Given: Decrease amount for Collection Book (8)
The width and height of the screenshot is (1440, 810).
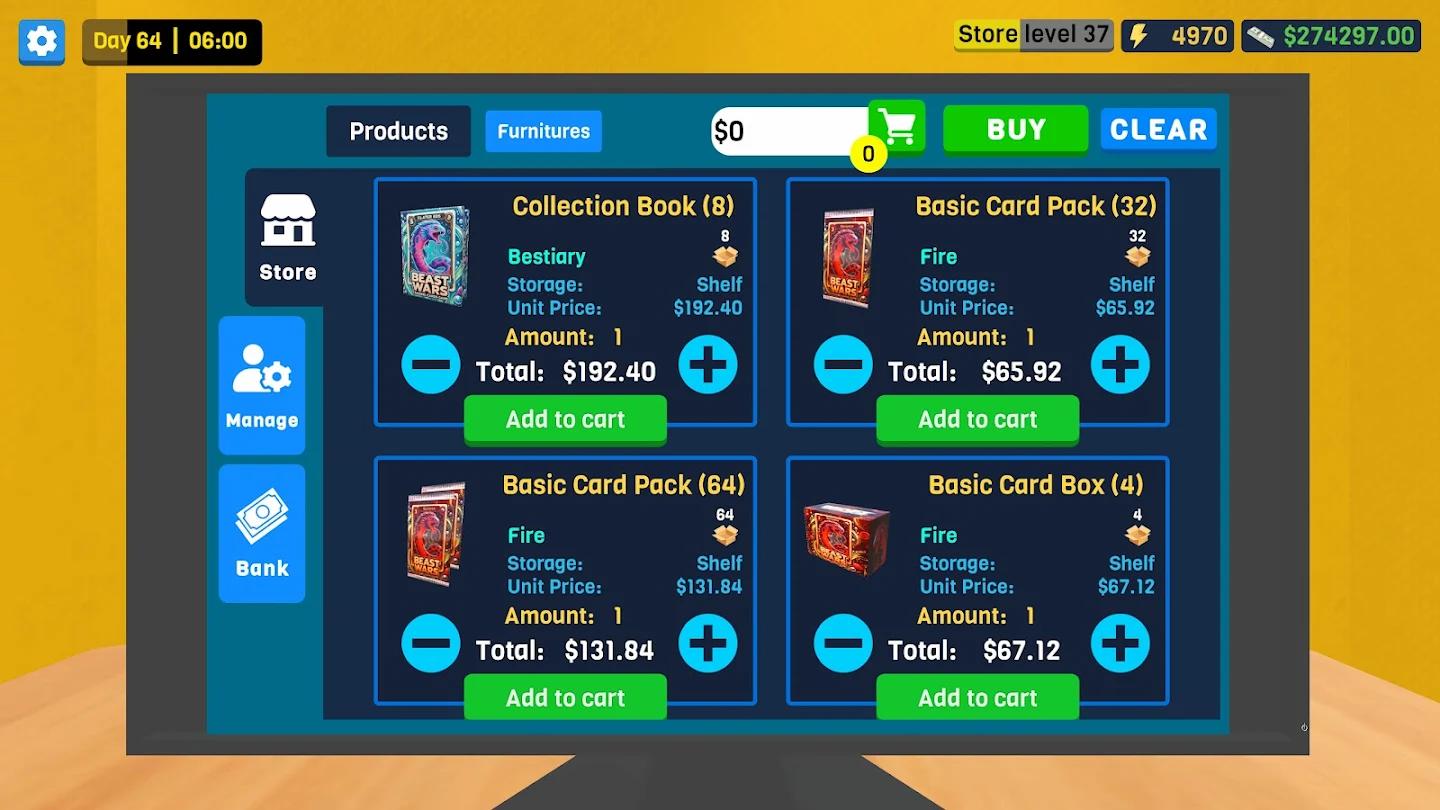Looking at the screenshot, I should (x=431, y=364).
